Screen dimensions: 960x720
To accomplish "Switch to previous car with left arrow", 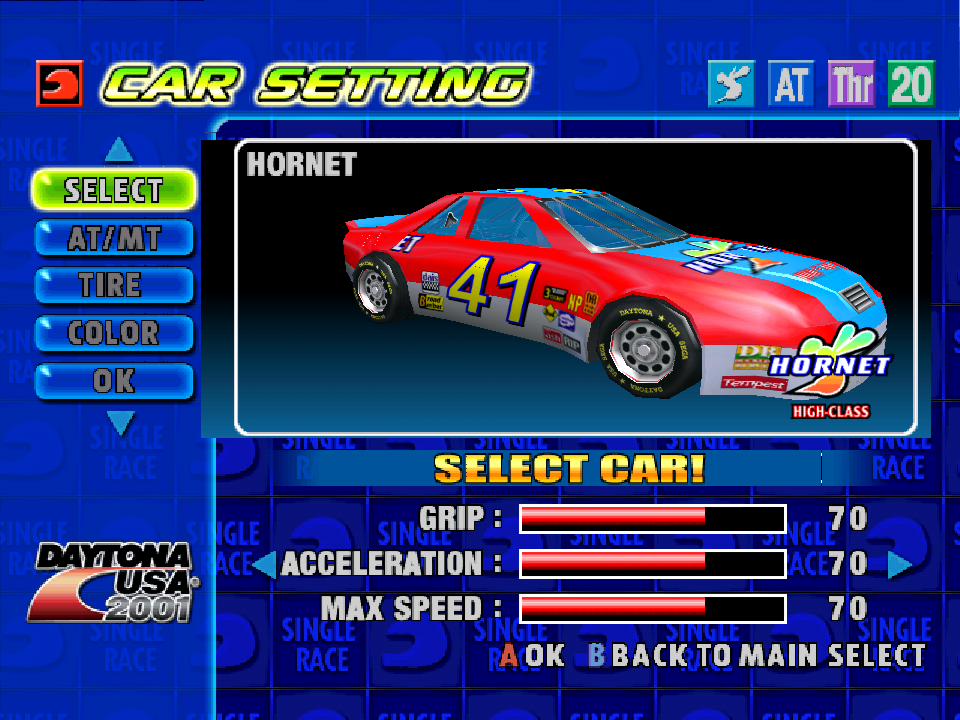I will click(x=264, y=565).
